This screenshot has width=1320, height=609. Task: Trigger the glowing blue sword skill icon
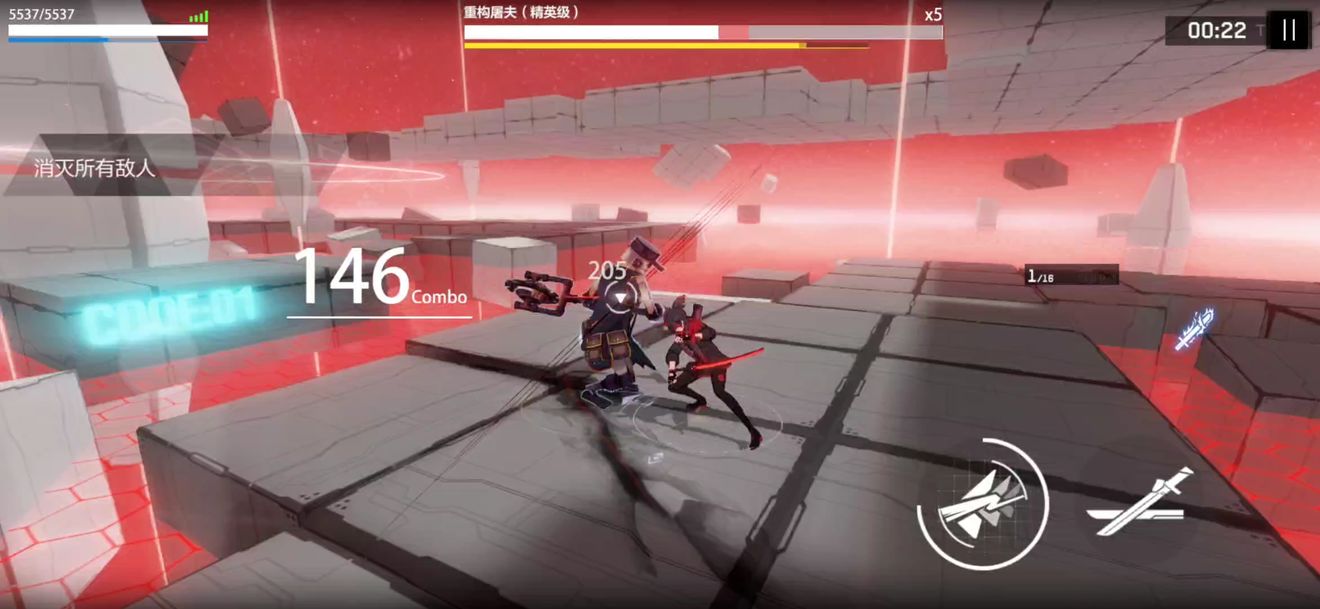click(1195, 330)
